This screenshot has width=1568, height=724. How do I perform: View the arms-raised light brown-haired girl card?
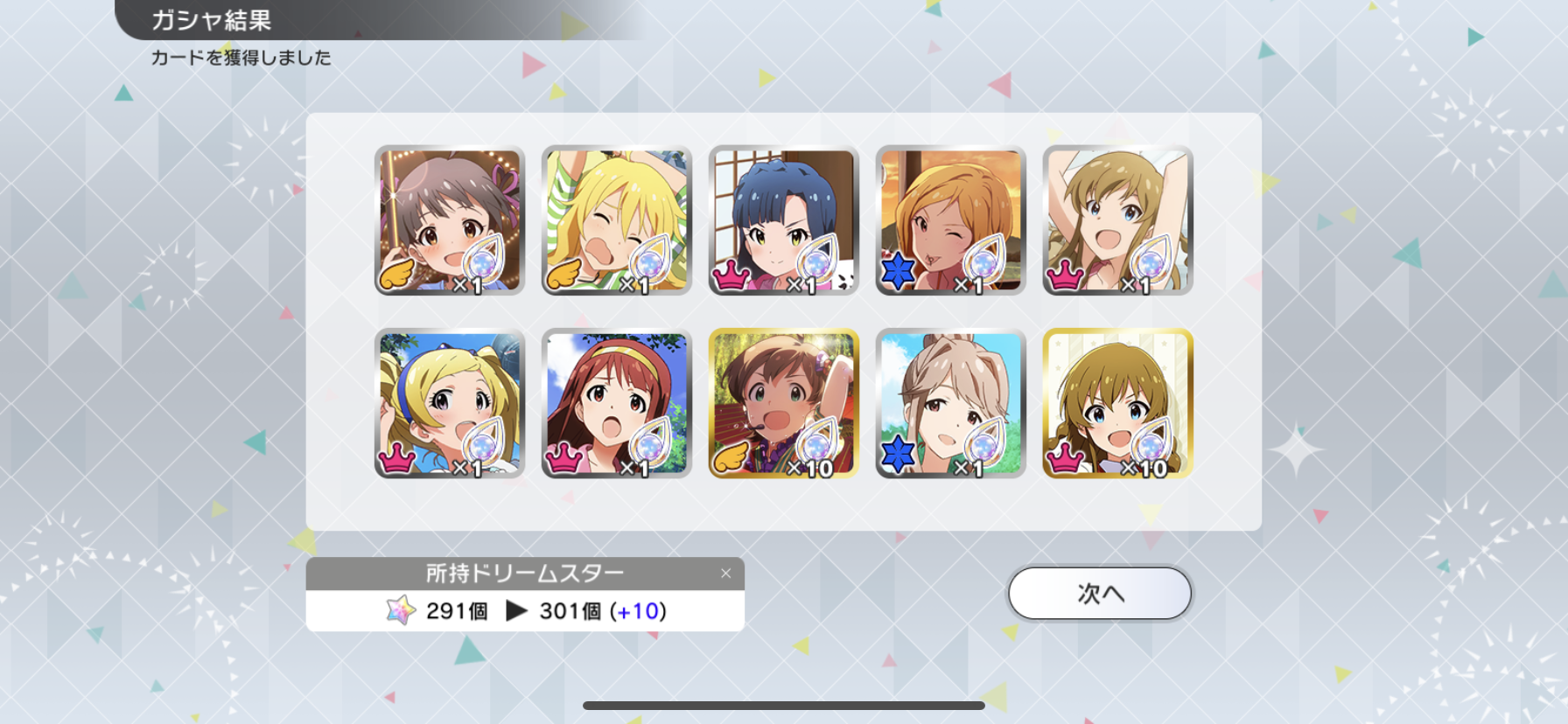pyautogui.click(x=1118, y=220)
